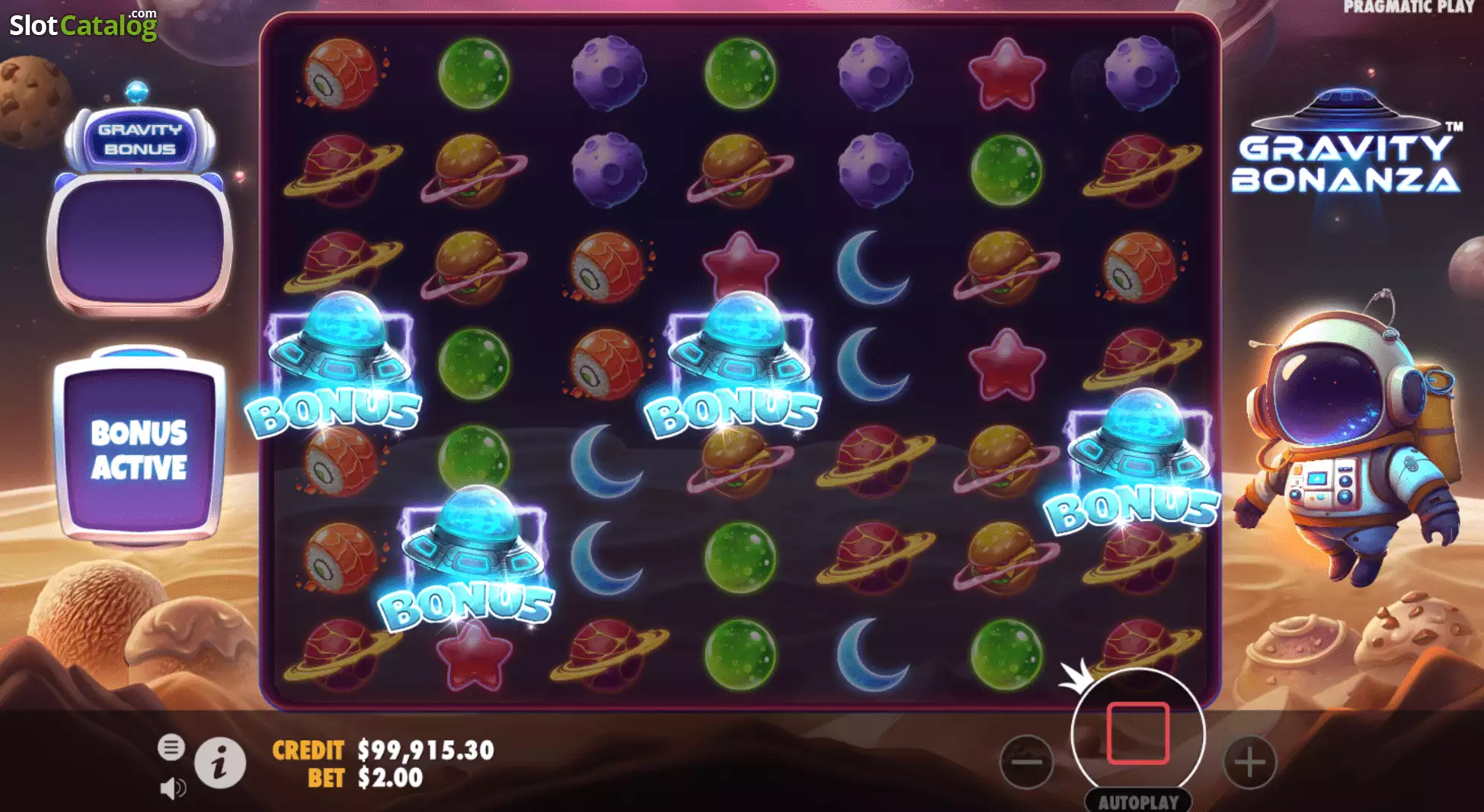Open the hamburger menu

(x=171, y=747)
